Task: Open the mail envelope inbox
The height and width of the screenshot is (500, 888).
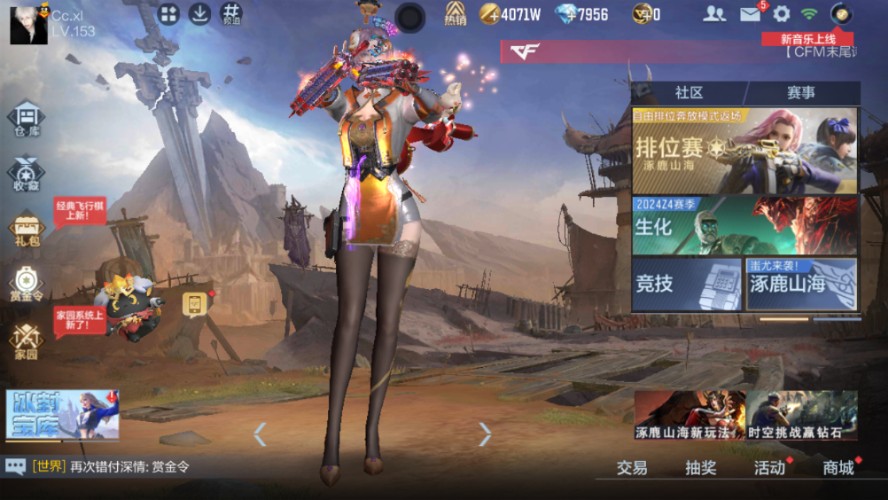Action: pyautogui.click(x=750, y=14)
